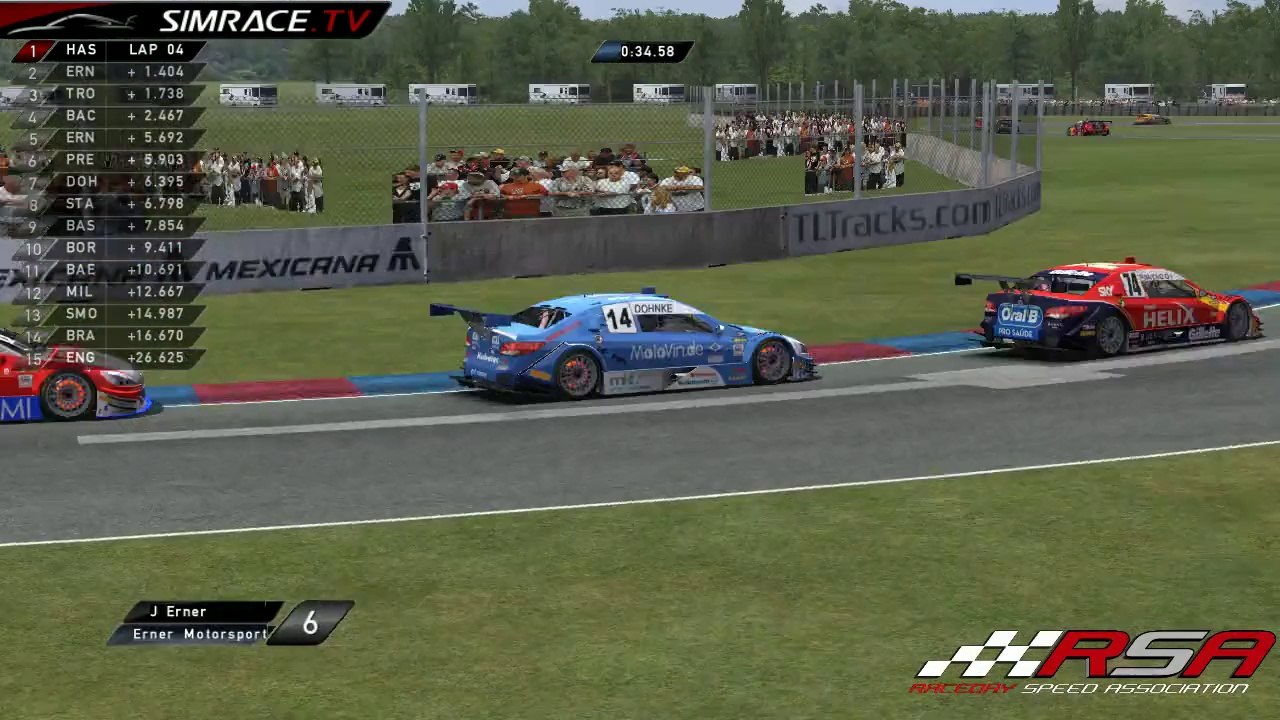Screen dimensions: 1280x720
Task: Pick the STA row in standings
Action: (108, 204)
